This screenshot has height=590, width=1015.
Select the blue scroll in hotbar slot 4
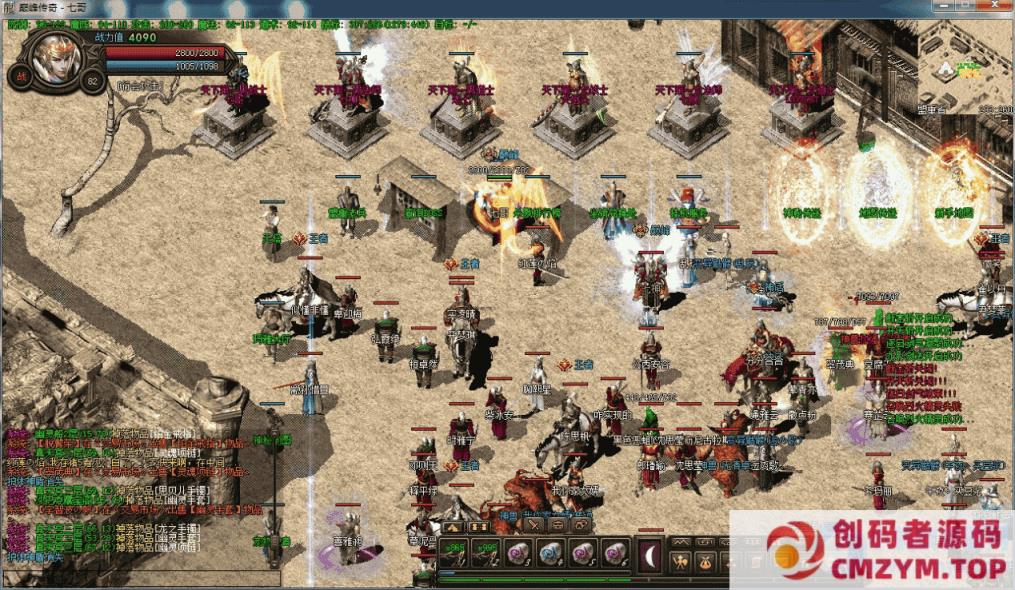[549, 553]
